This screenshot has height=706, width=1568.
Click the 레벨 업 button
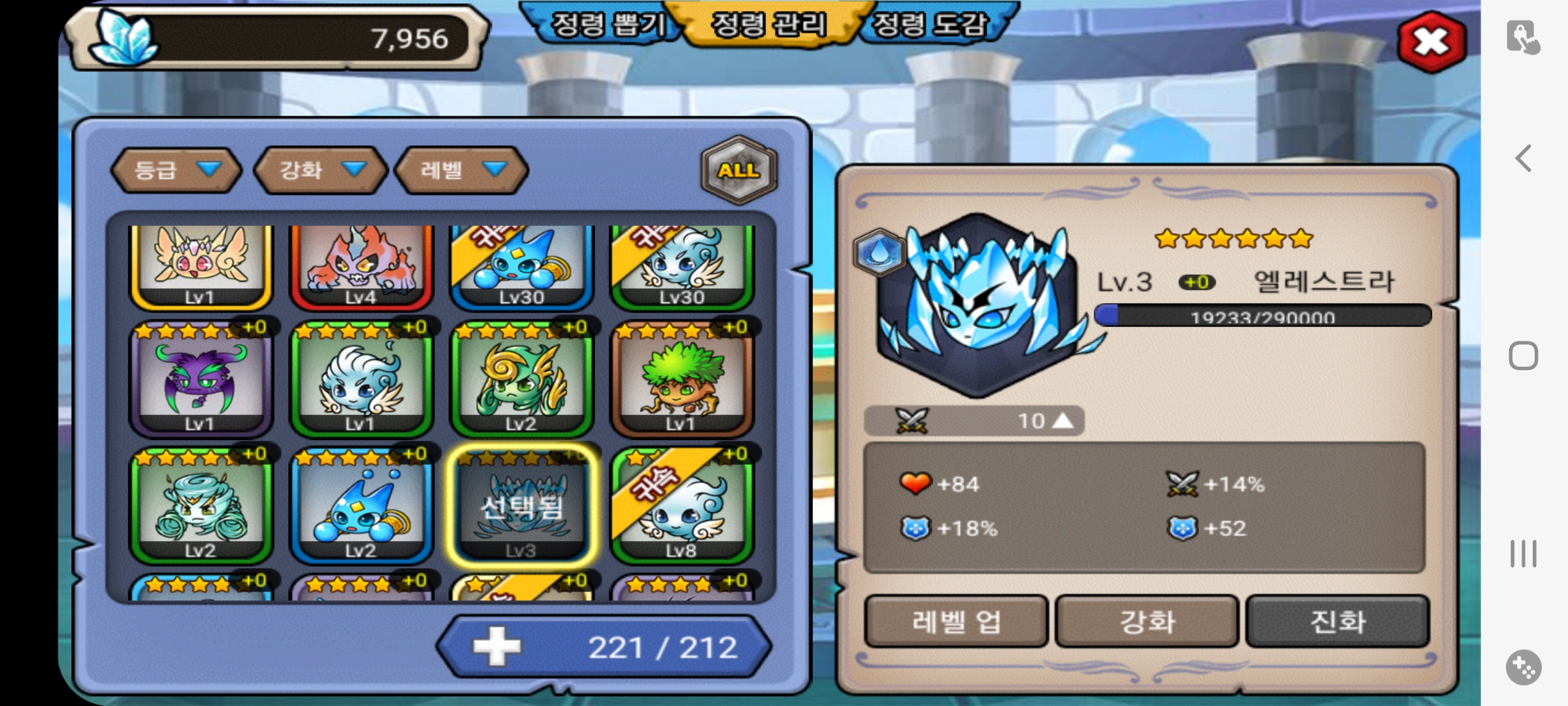coord(956,622)
